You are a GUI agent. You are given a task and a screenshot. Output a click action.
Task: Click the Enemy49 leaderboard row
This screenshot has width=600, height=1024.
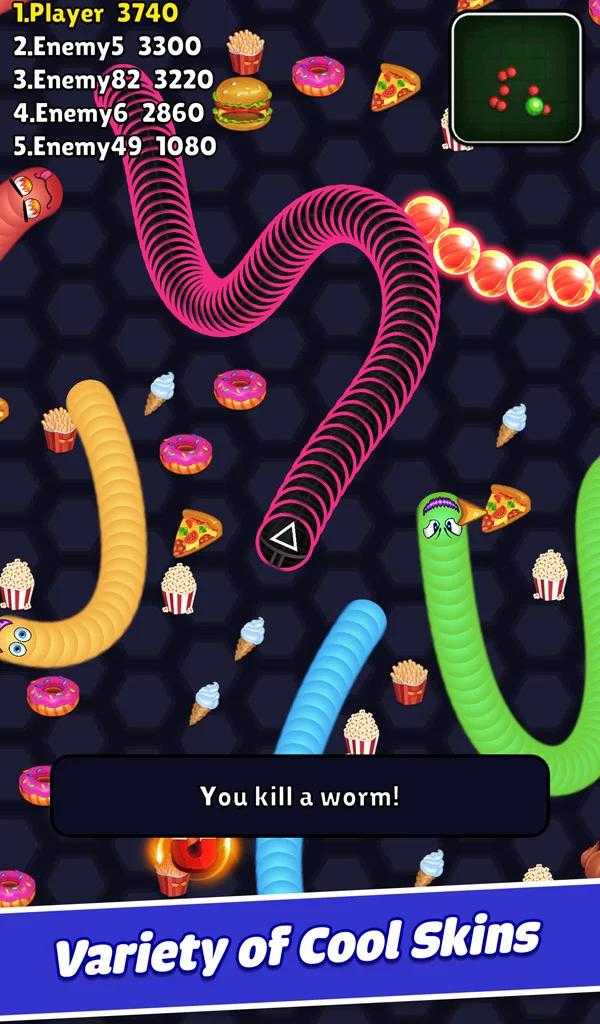coord(114,146)
